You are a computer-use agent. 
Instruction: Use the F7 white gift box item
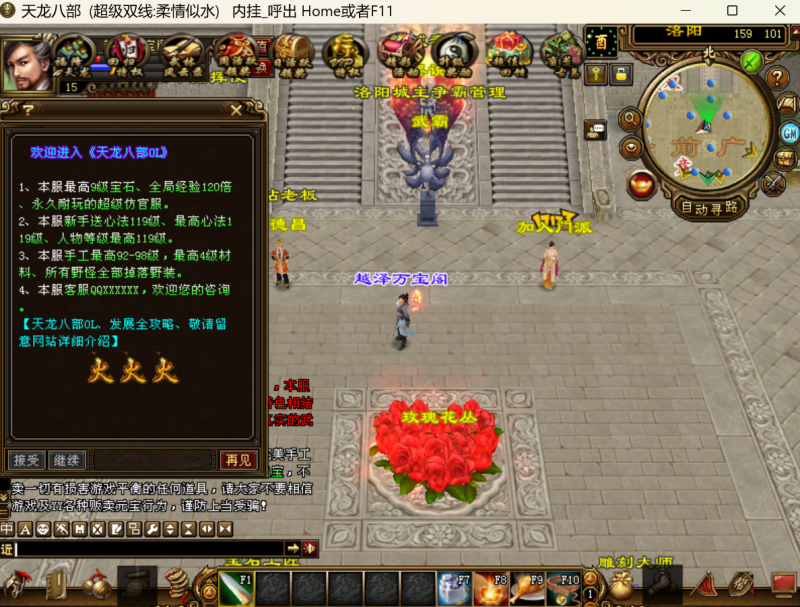coord(453,588)
